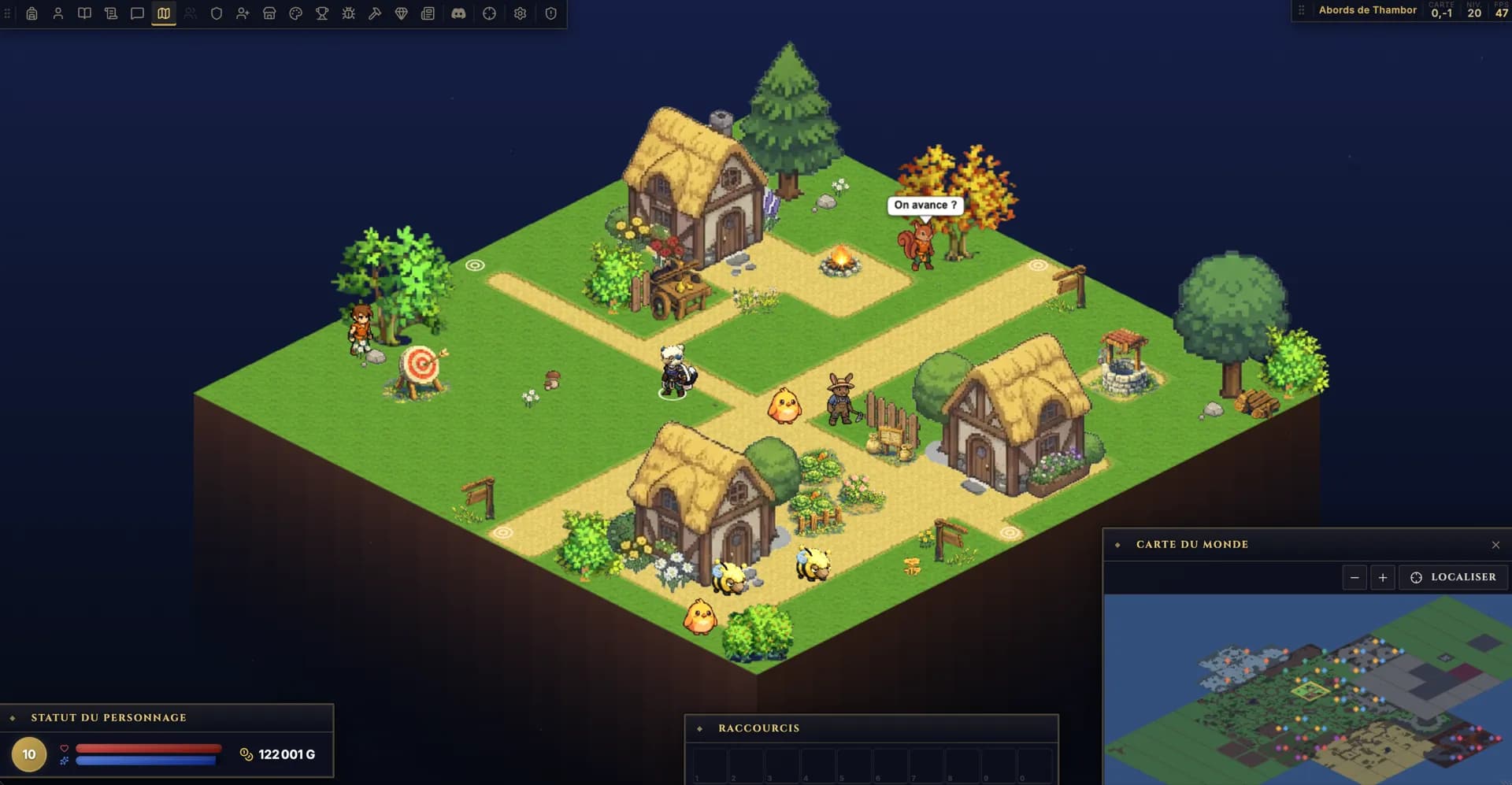Zoom out the world map with minus

pos(1354,577)
